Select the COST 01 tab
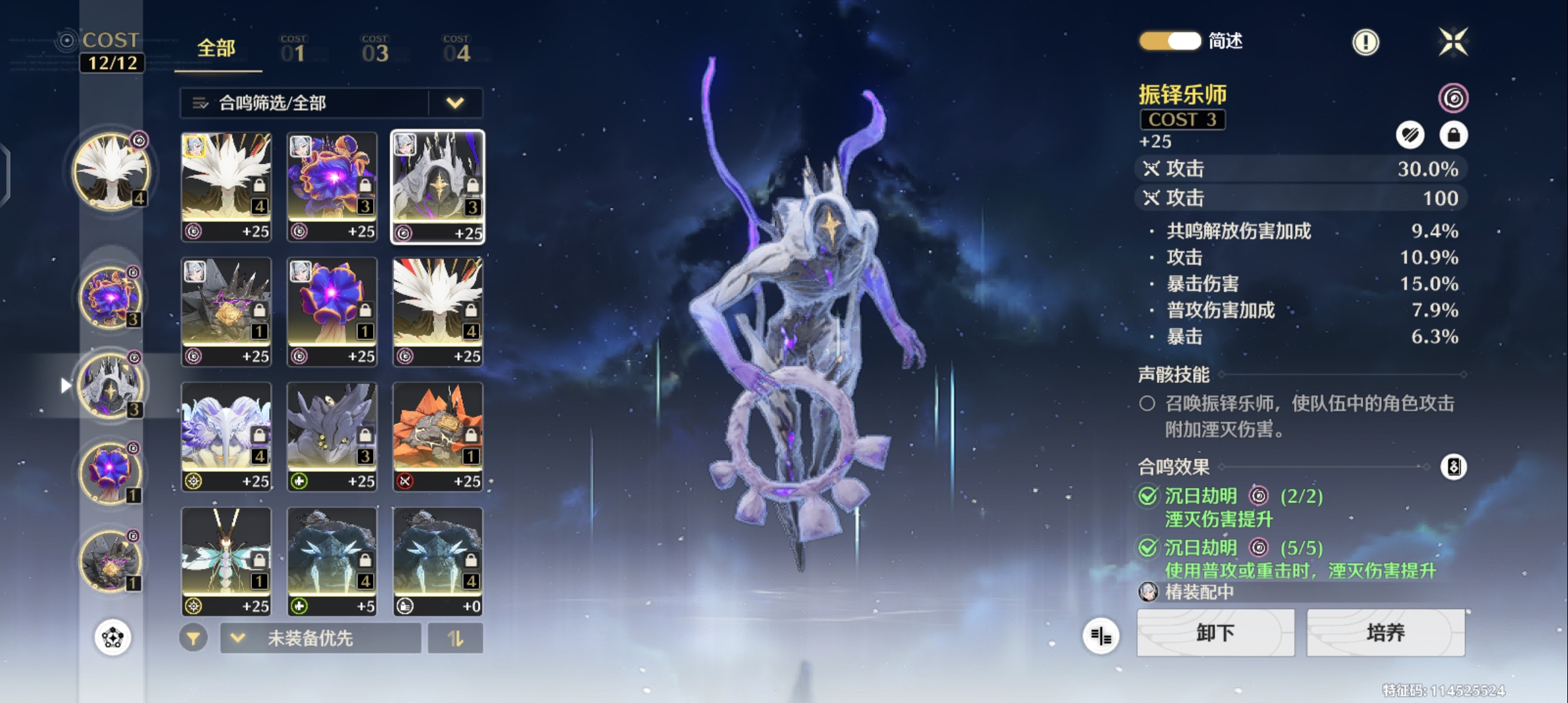The width and height of the screenshot is (1568, 703). [293, 49]
